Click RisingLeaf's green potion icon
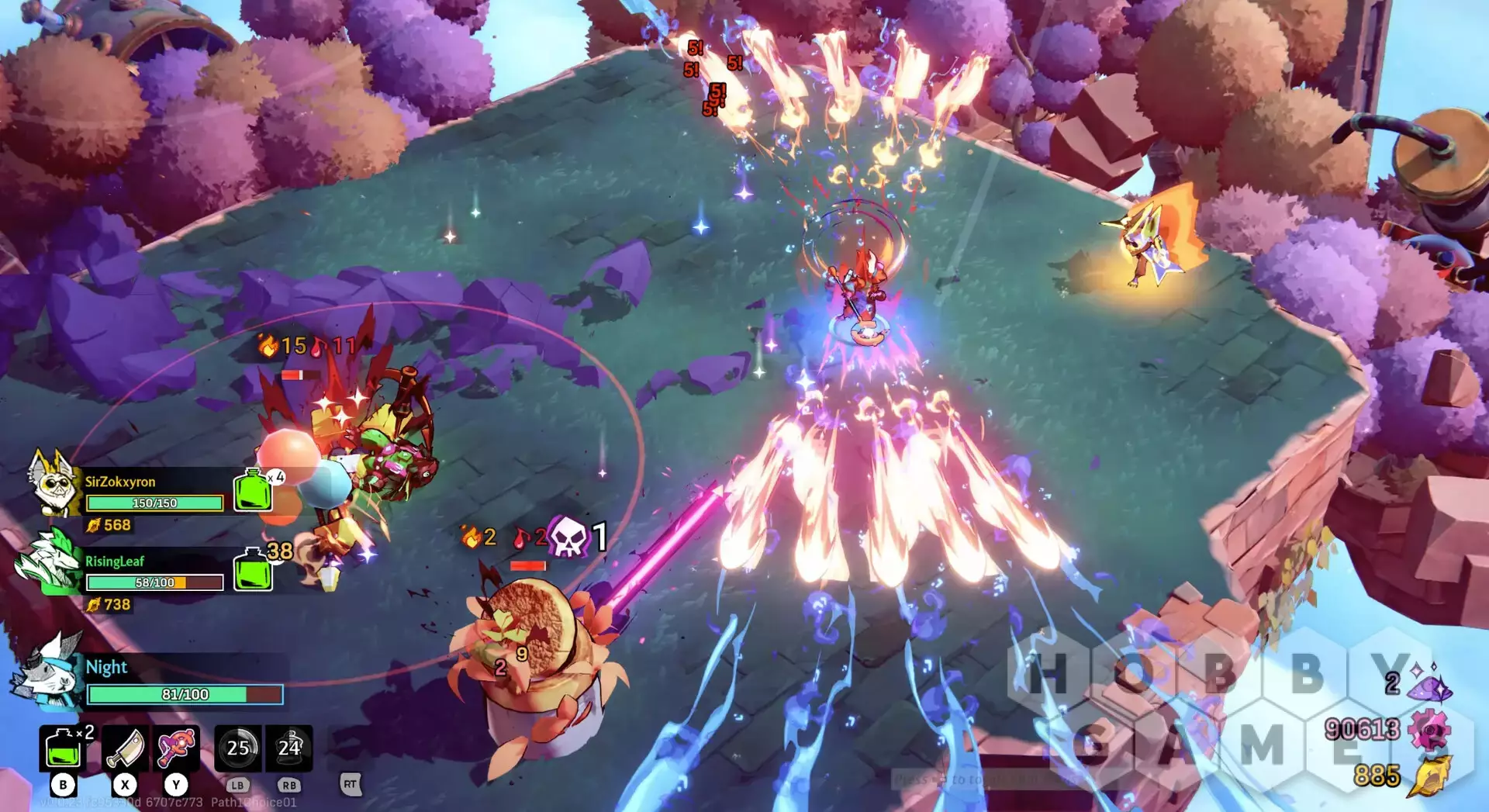Image resolution: width=1489 pixels, height=812 pixels. 253,570
